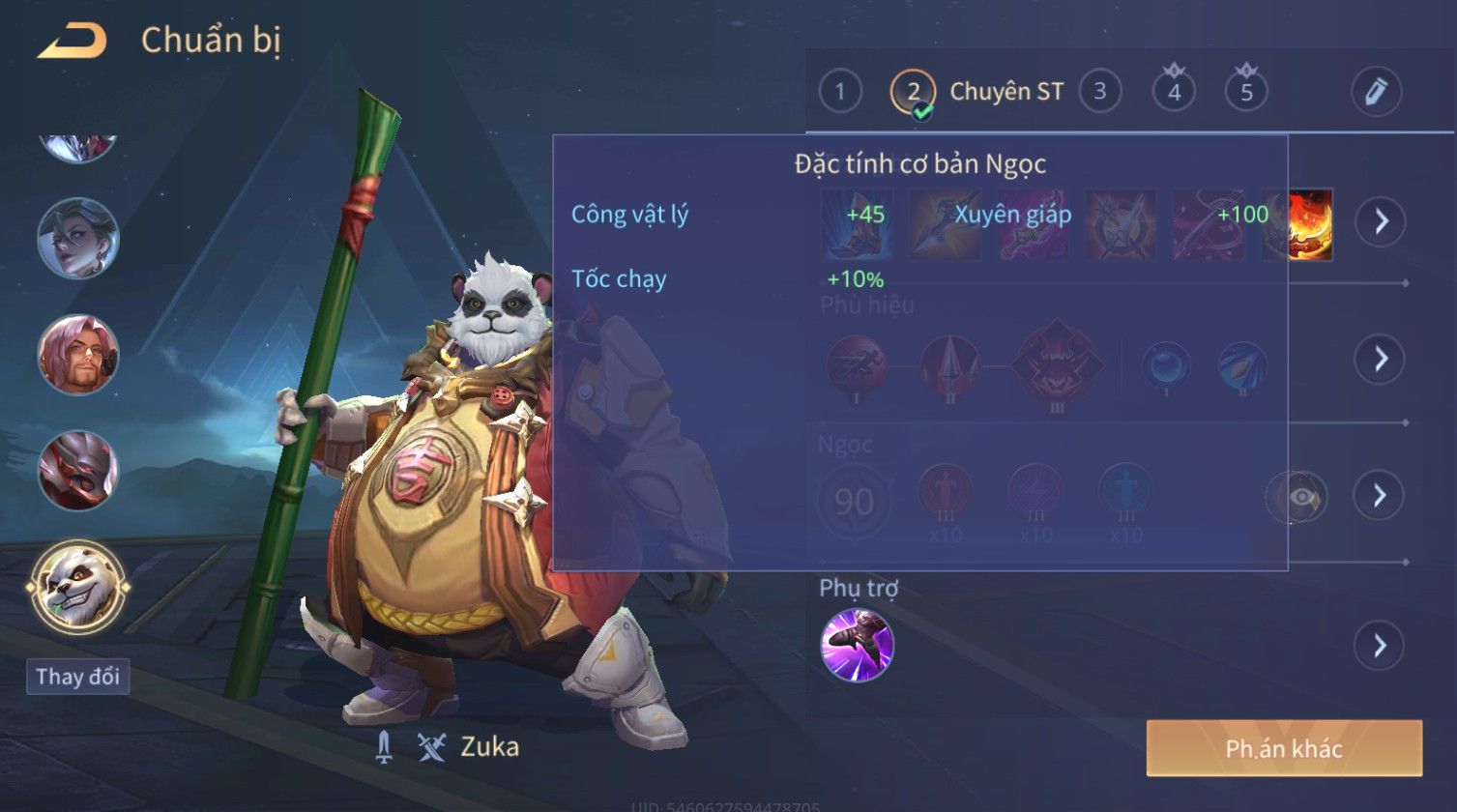Open the Phù hiệu section arrow

point(1380,359)
